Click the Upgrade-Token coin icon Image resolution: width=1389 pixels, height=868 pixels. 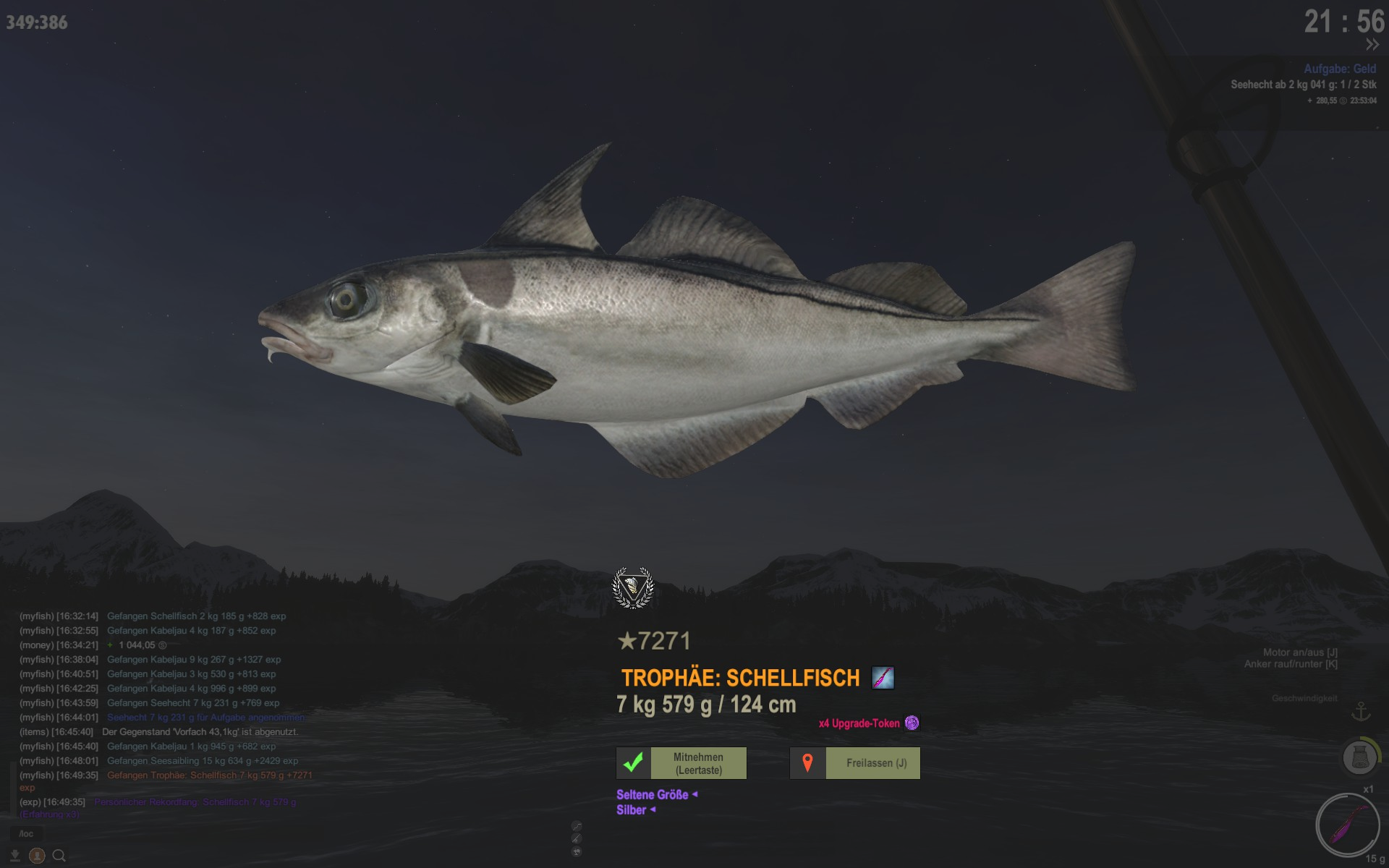(x=912, y=723)
